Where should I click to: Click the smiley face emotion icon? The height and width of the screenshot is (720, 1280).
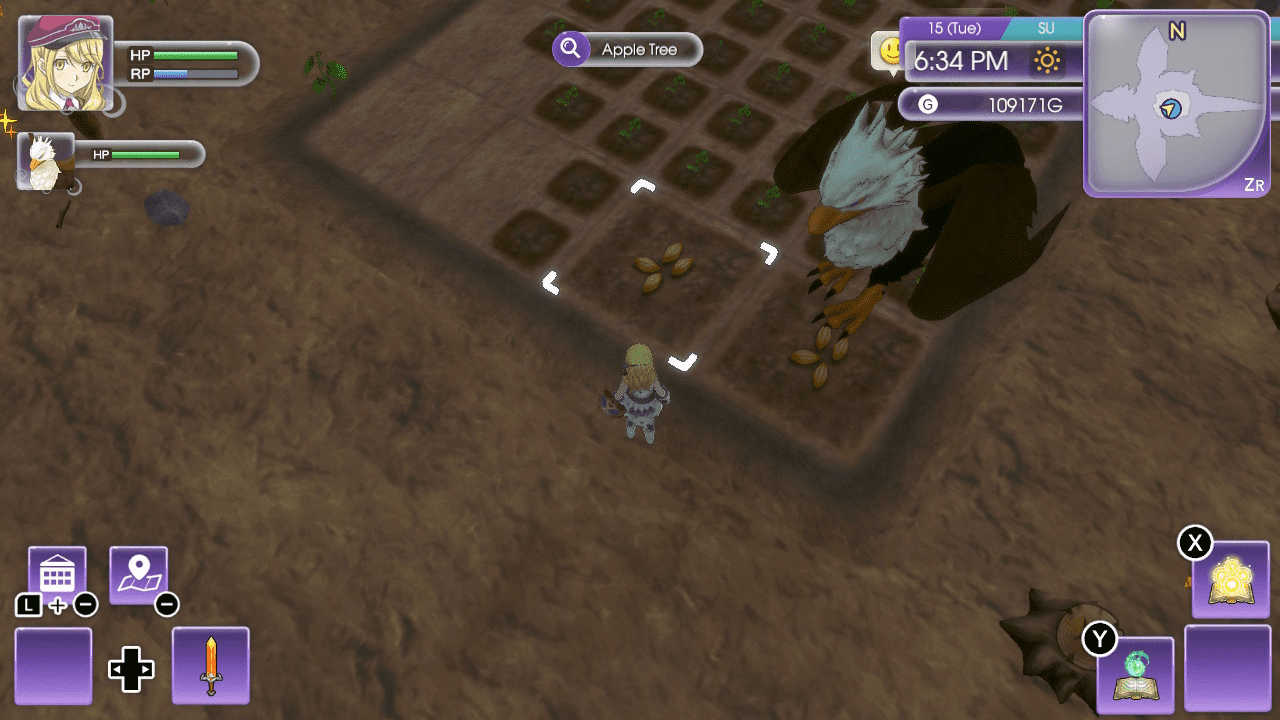click(888, 52)
